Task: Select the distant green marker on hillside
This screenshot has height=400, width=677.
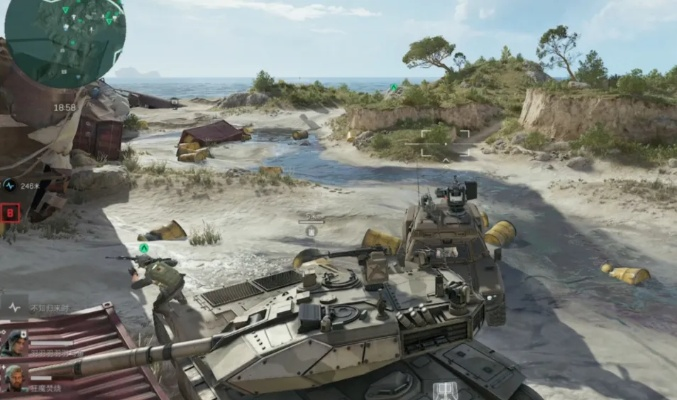Action: 394,87
